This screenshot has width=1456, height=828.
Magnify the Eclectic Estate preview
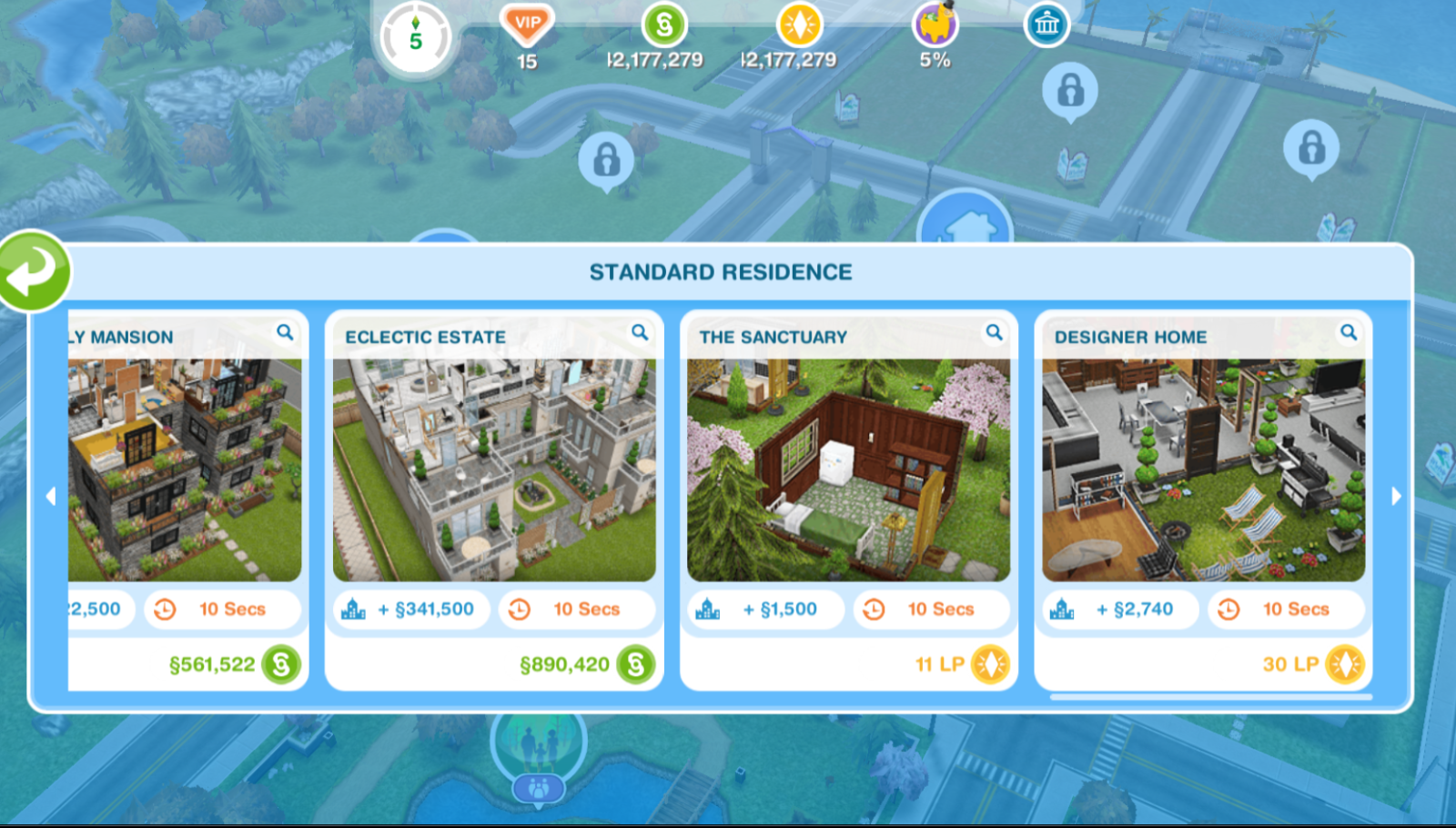[640, 333]
